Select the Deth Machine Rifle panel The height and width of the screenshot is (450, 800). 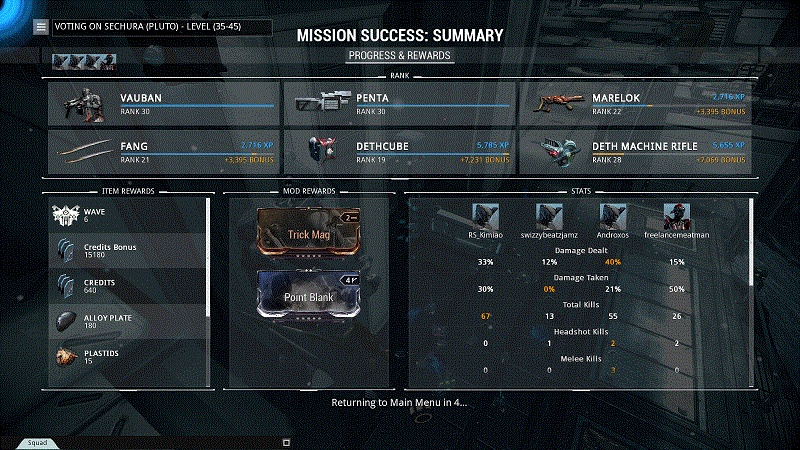click(635, 152)
